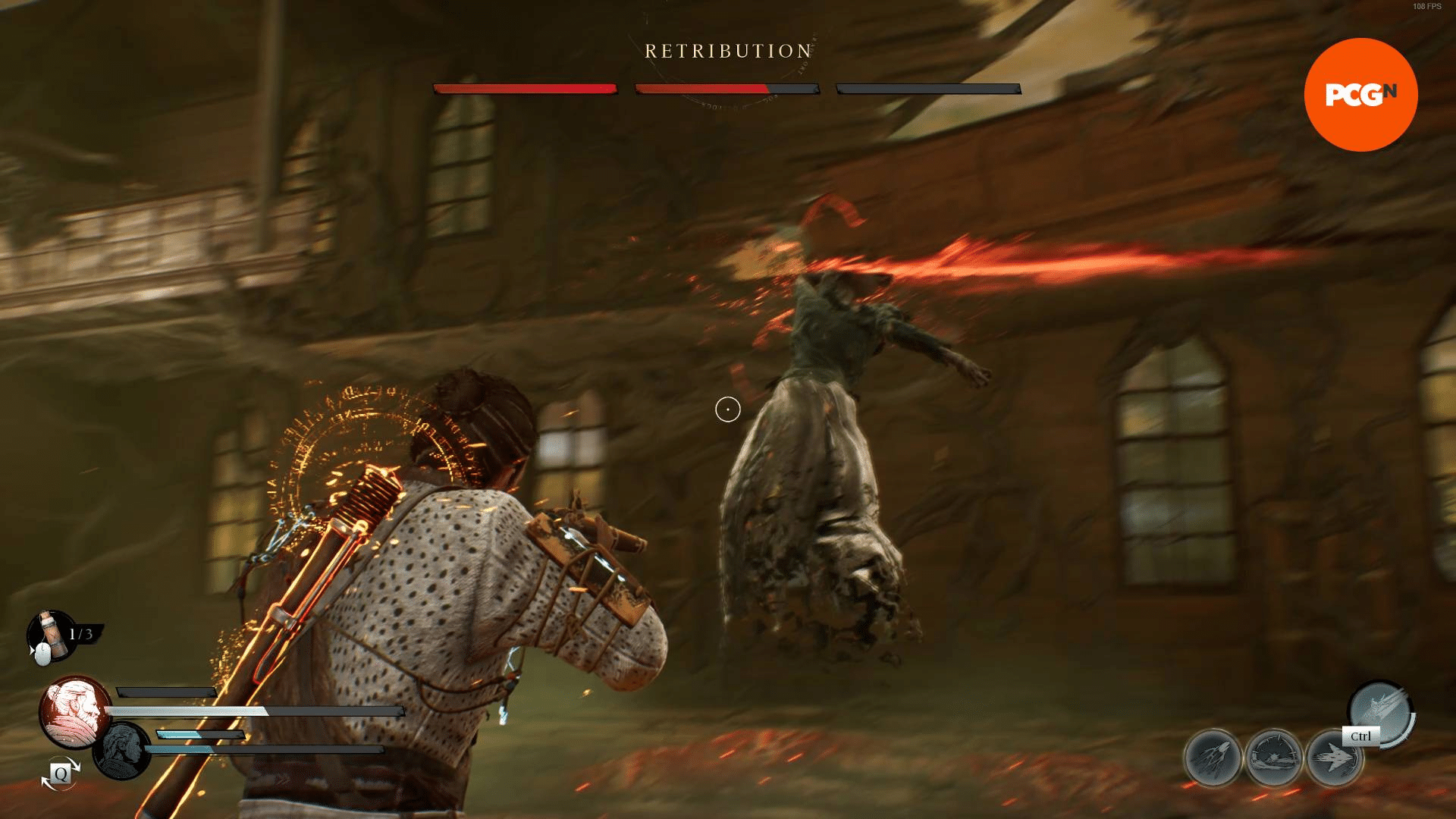Image resolution: width=1456 pixels, height=819 pixels.
Task: Activate the ground-burst dome ability
Action: point(1274,758)
